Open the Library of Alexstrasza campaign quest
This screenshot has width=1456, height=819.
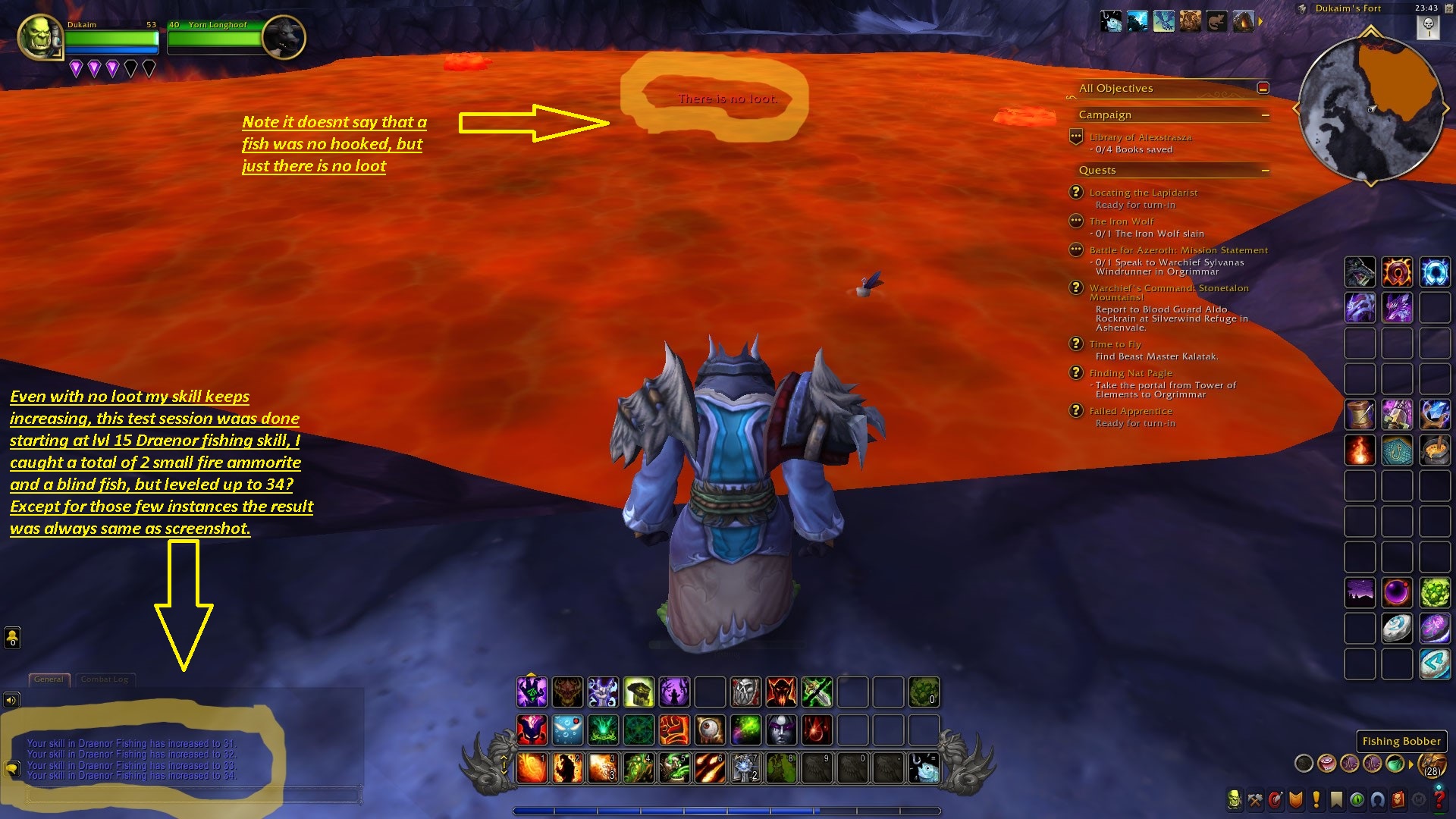pyautogui.click(x=1140, y=138)
